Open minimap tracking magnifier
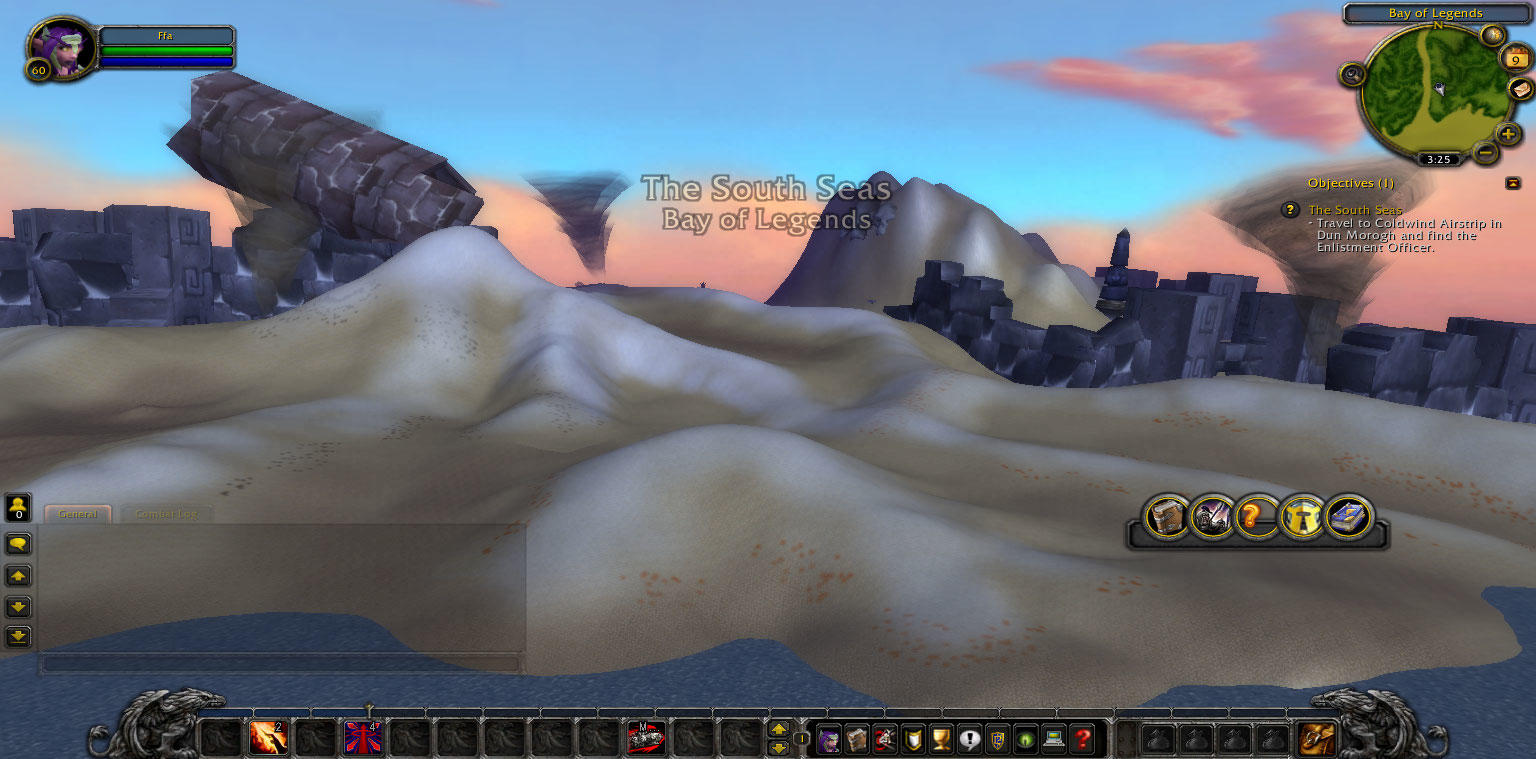The height and width of the screenshot is (759, 1536). [1352, 72]
